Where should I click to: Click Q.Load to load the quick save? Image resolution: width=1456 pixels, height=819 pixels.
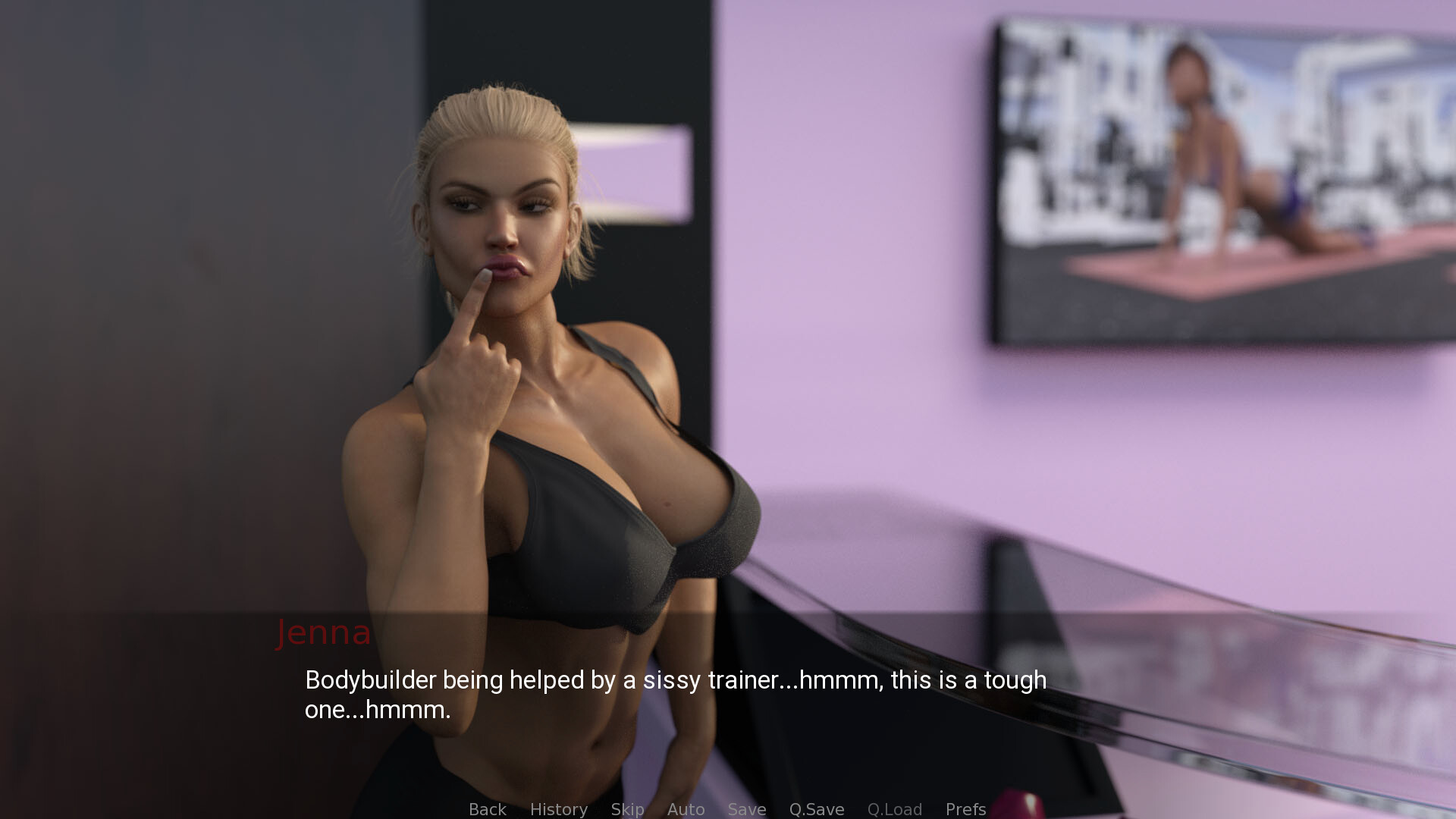pos(895,809)
